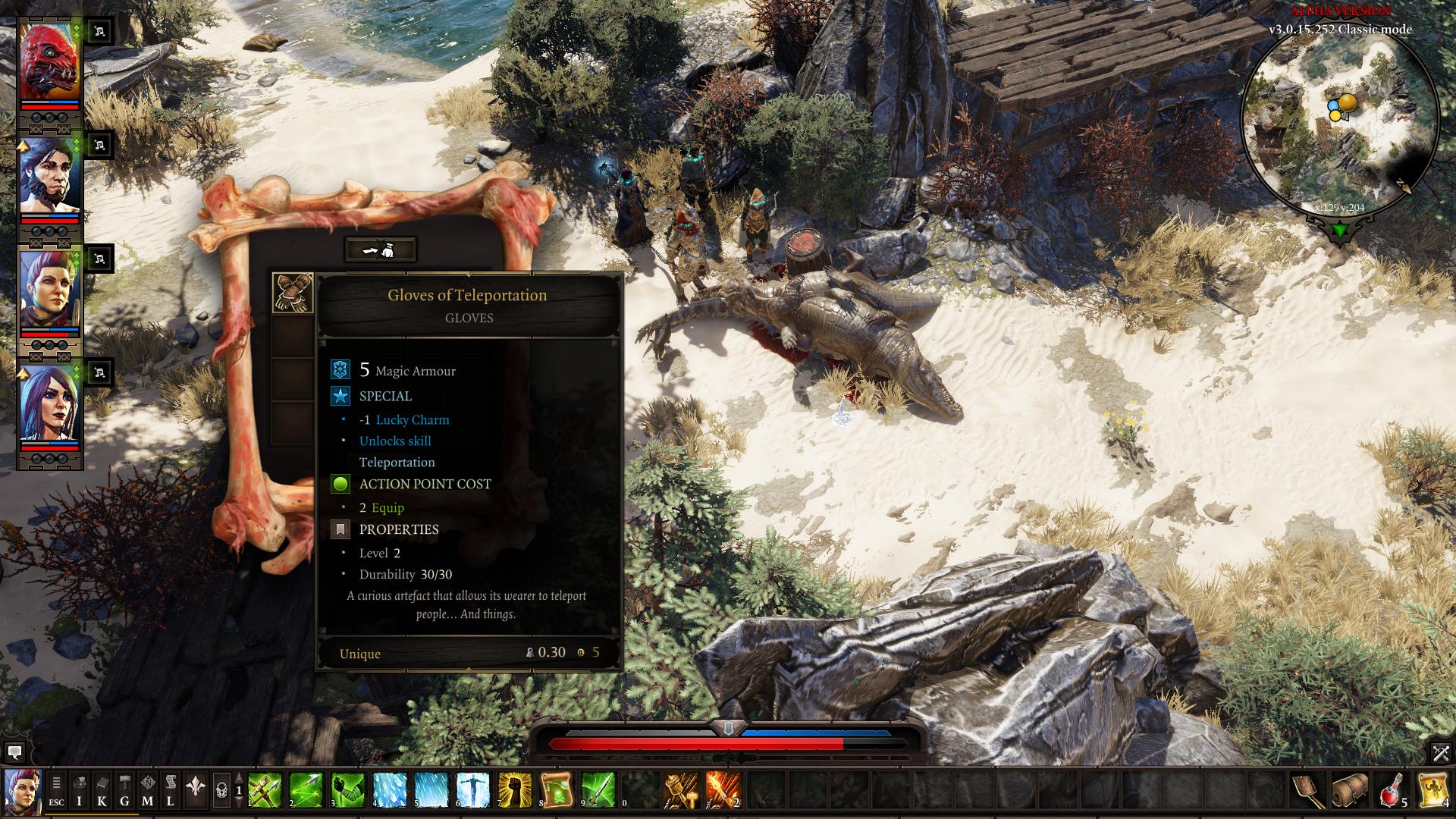Activate the green fist skill in slot 3
Screen dimensions: 1456x819
(x=349, y=790)
